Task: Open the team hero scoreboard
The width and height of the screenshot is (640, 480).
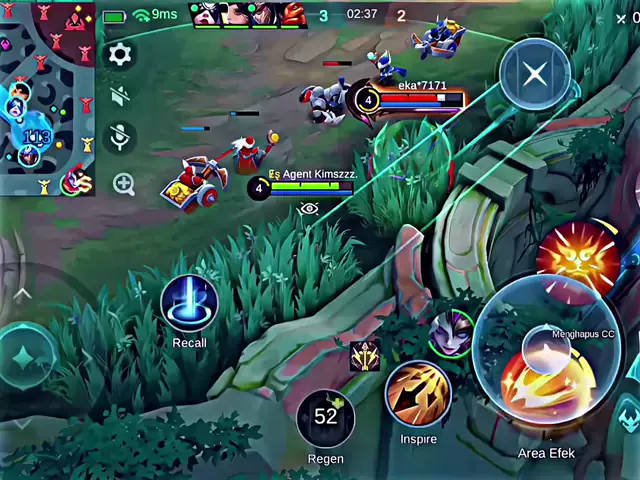Action: [x=250, y=14]
